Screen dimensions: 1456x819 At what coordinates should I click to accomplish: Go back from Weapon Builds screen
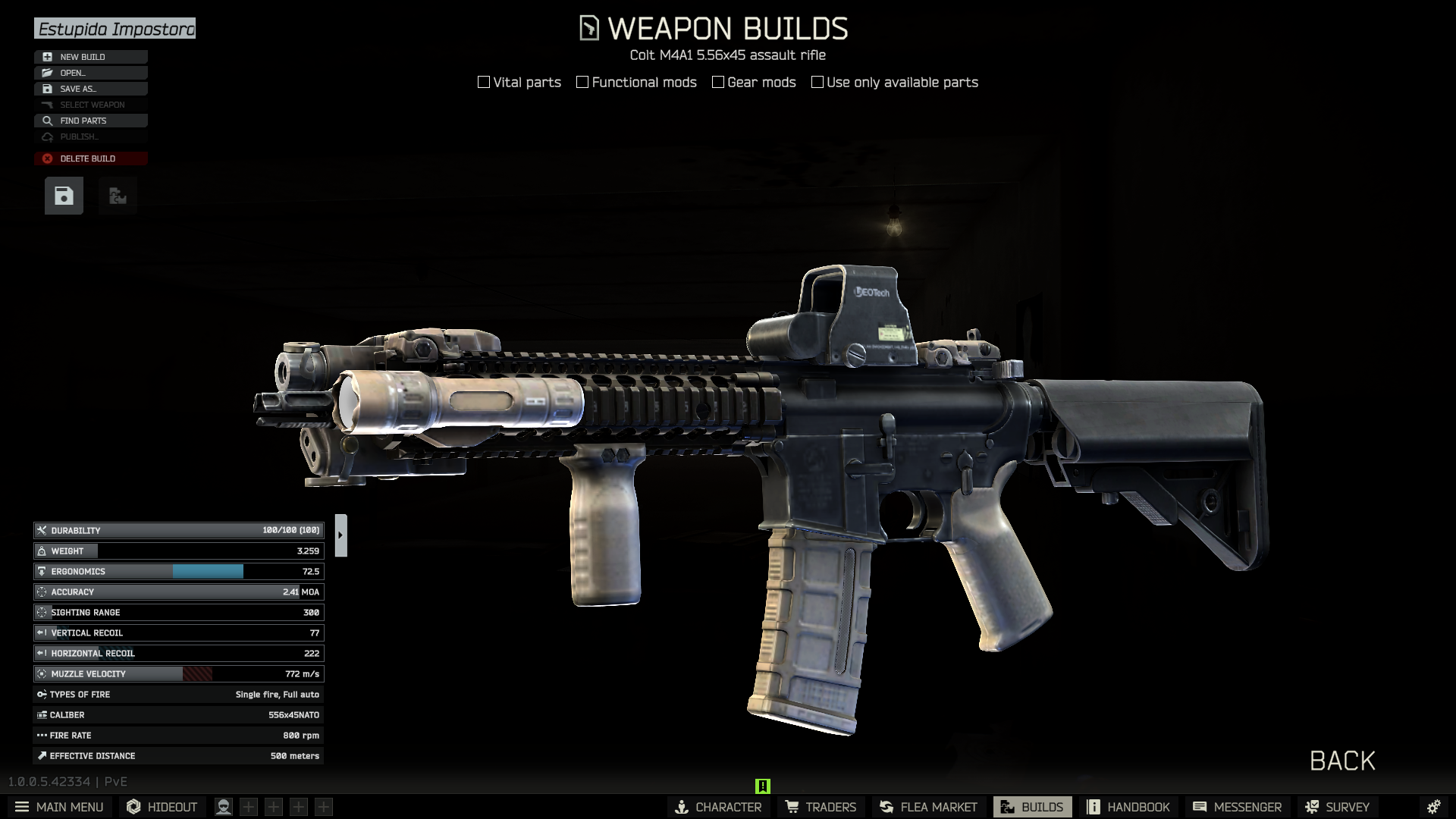point(1341,761)
